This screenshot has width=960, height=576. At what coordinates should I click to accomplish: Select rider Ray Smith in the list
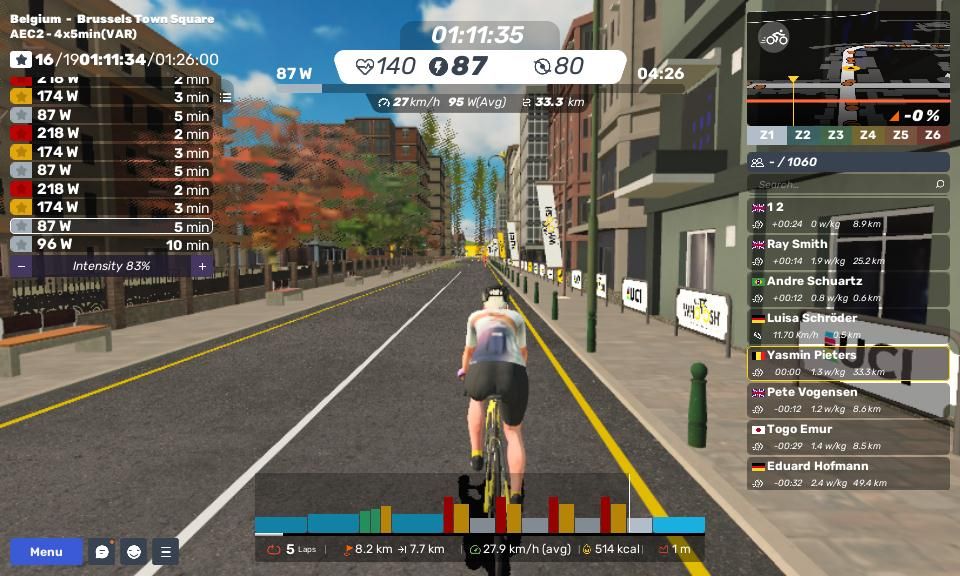click(848, 252)
